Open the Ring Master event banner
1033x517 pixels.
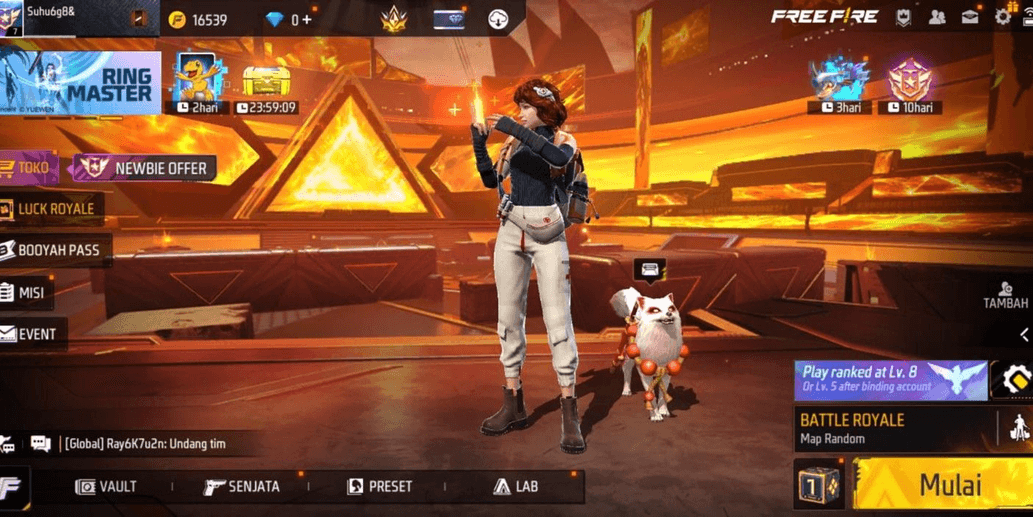80,83
